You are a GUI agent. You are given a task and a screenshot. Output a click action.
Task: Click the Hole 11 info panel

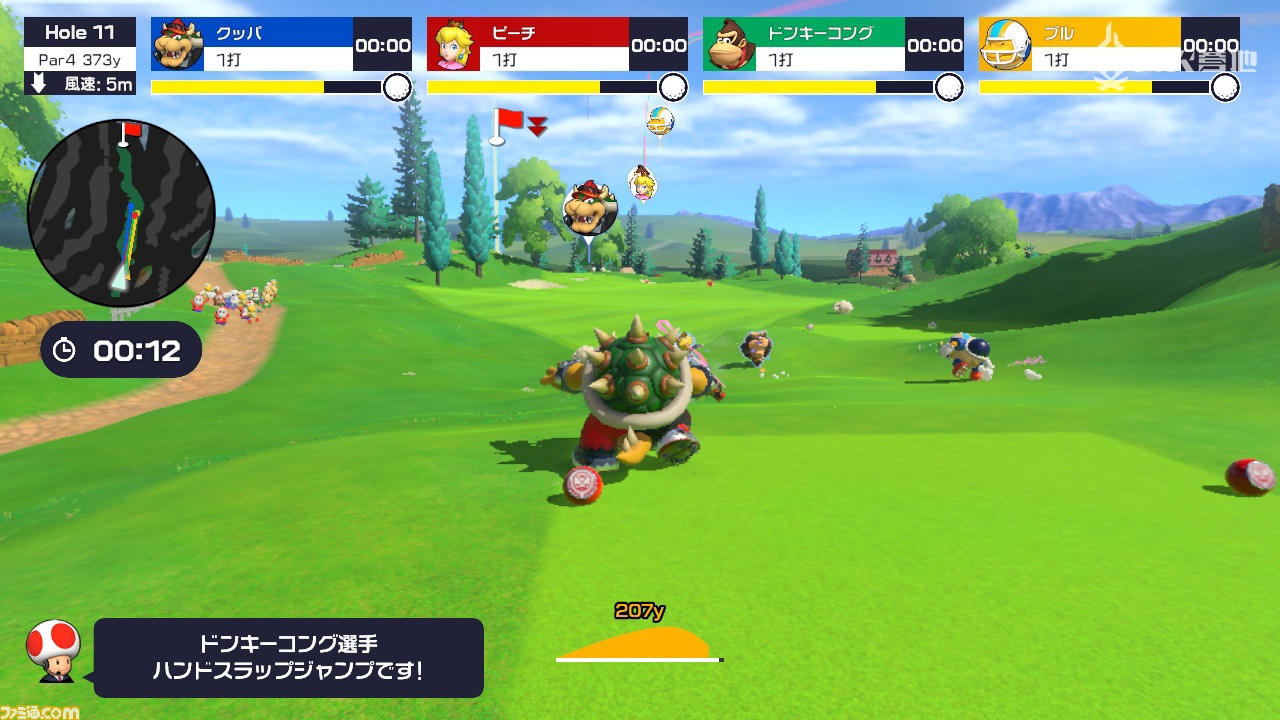(x=80, y=56)
